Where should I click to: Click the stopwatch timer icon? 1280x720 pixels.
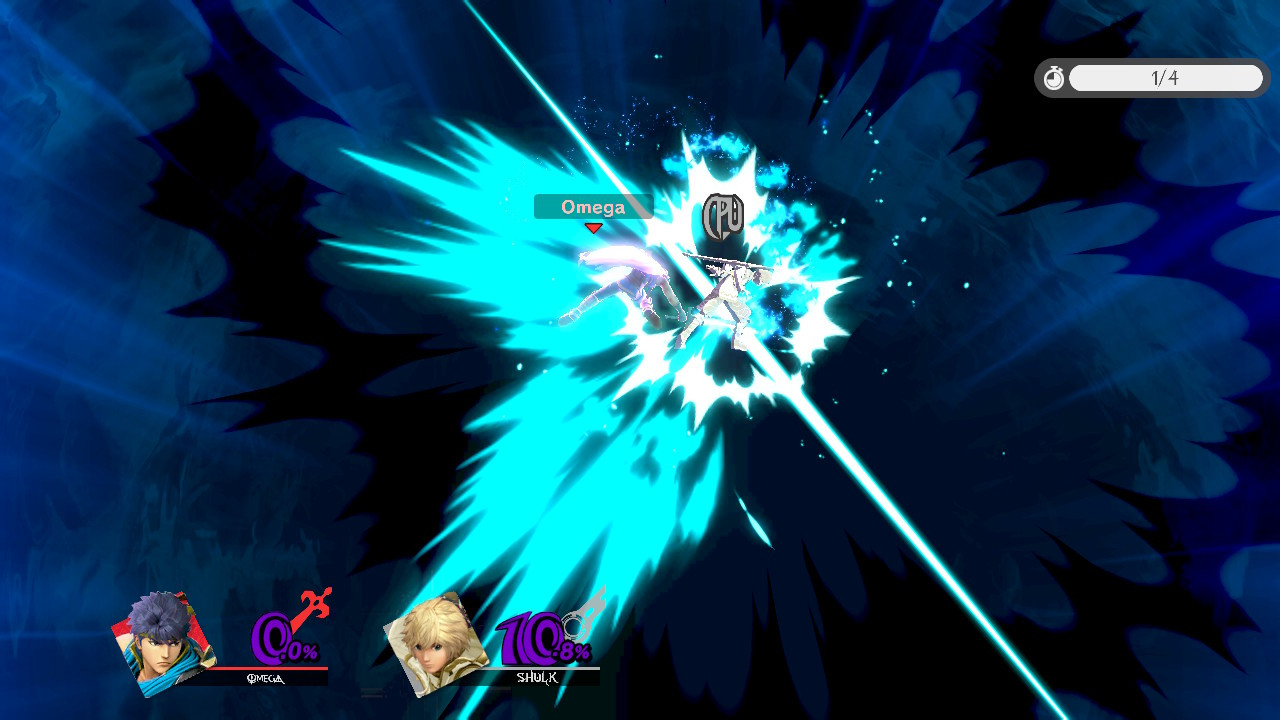pyautogui.click(x=1054, y=76)
